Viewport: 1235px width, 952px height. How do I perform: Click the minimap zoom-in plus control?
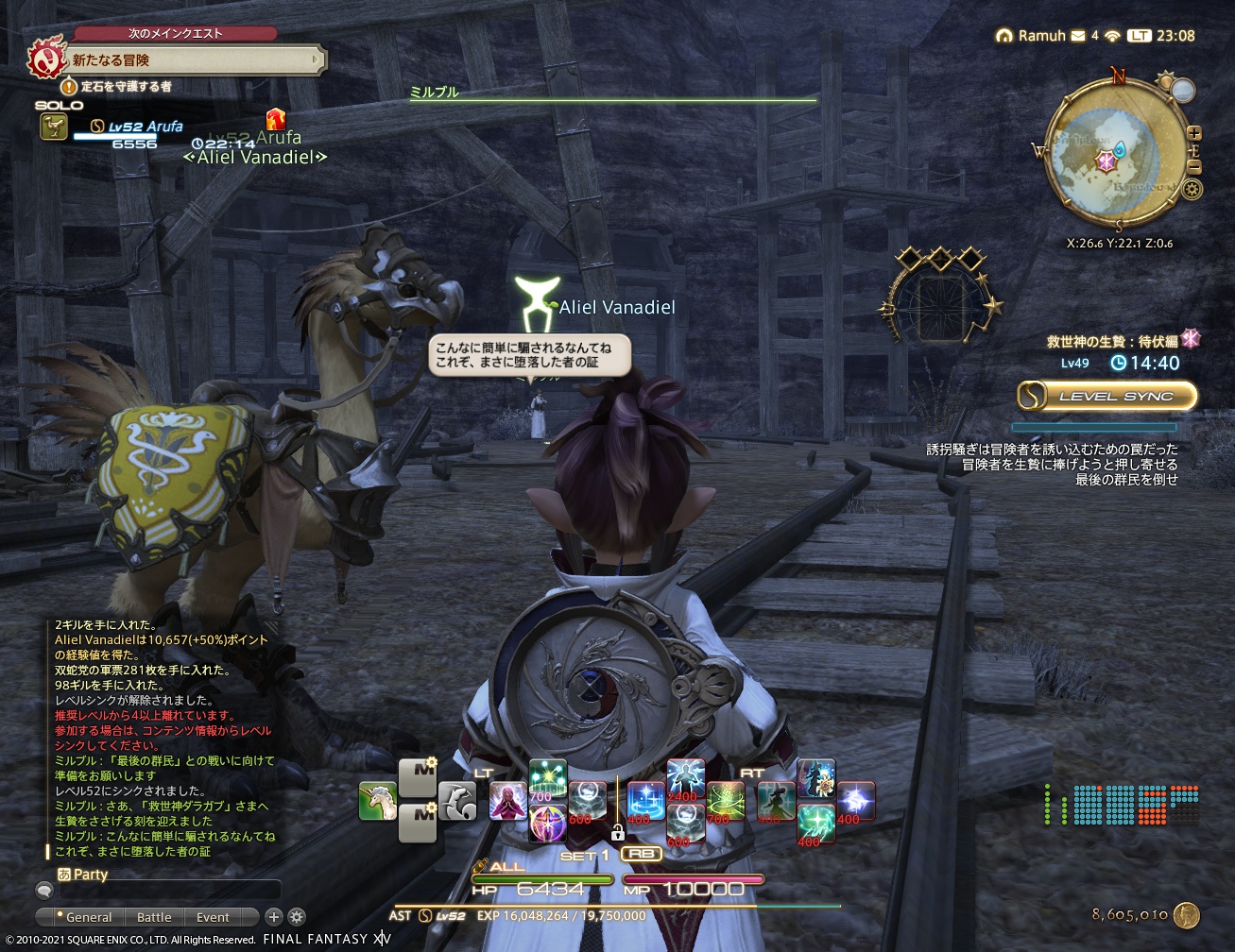point(1193,132)
